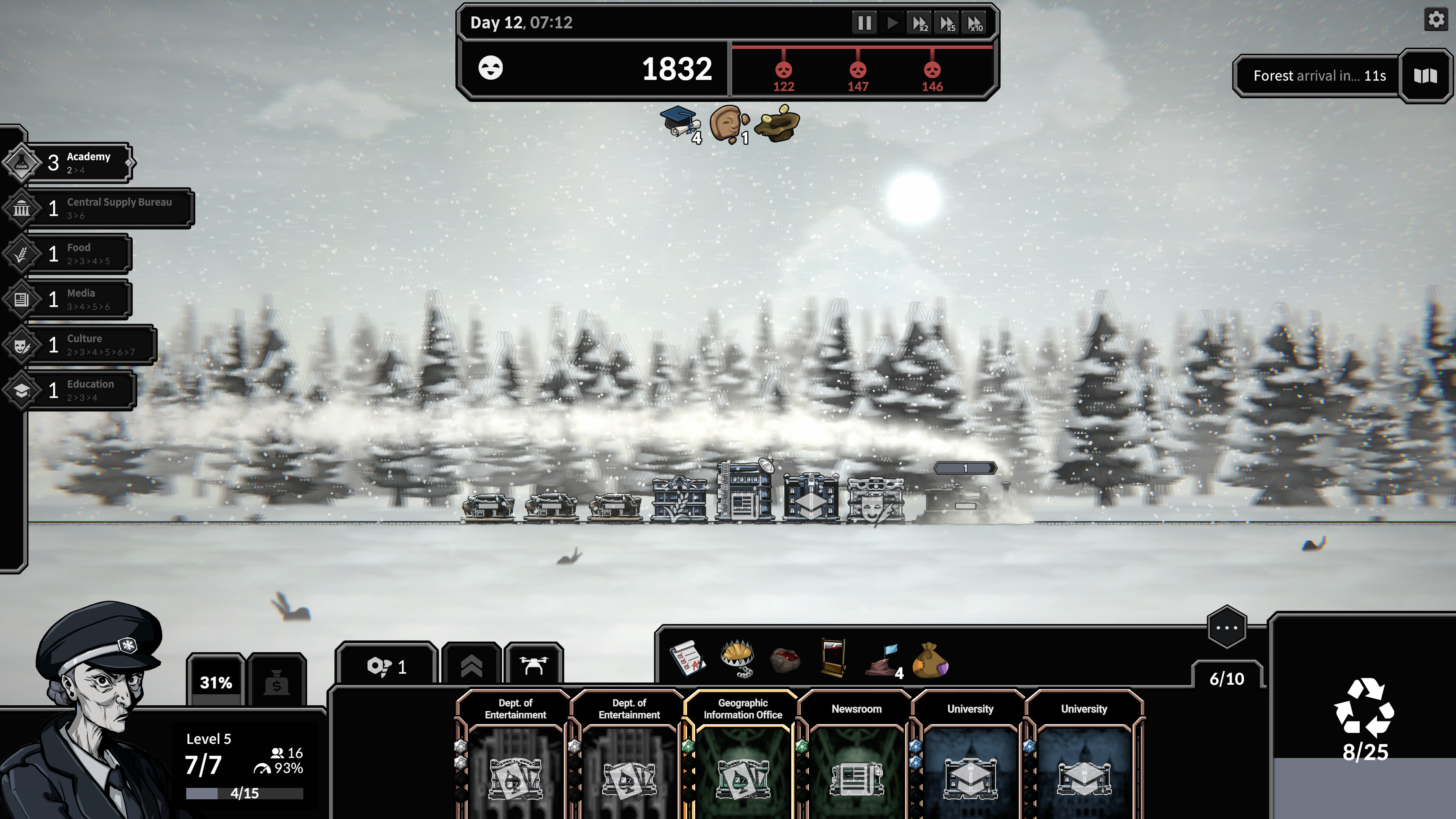This screenshot has width=1456, height=819.
Task: Resume normal play speed
Action: click(x=893, y=23)
